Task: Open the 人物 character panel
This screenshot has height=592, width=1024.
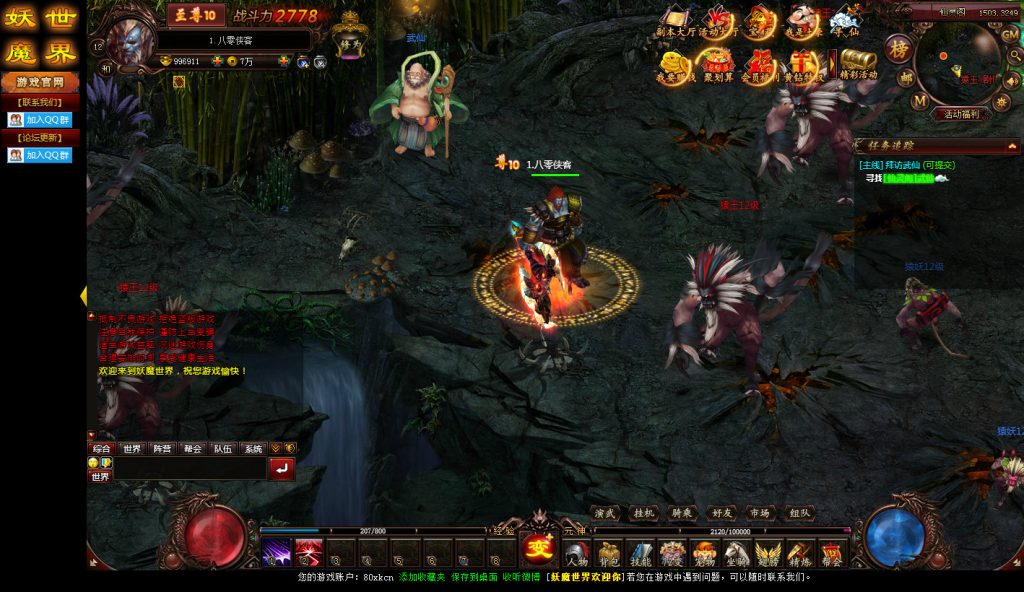Action: [x=577, y=553]
